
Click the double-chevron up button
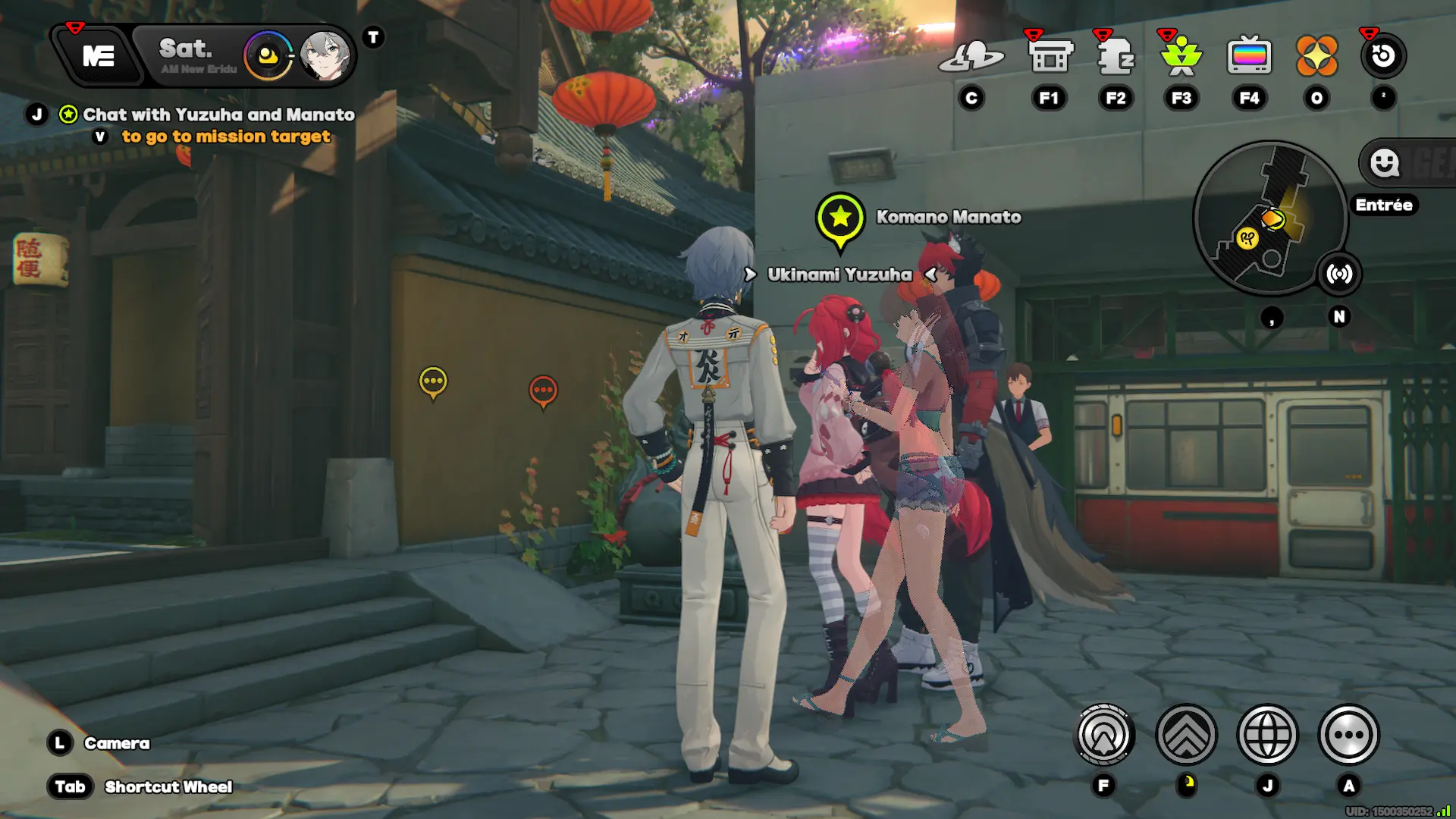coord(1186,735)
